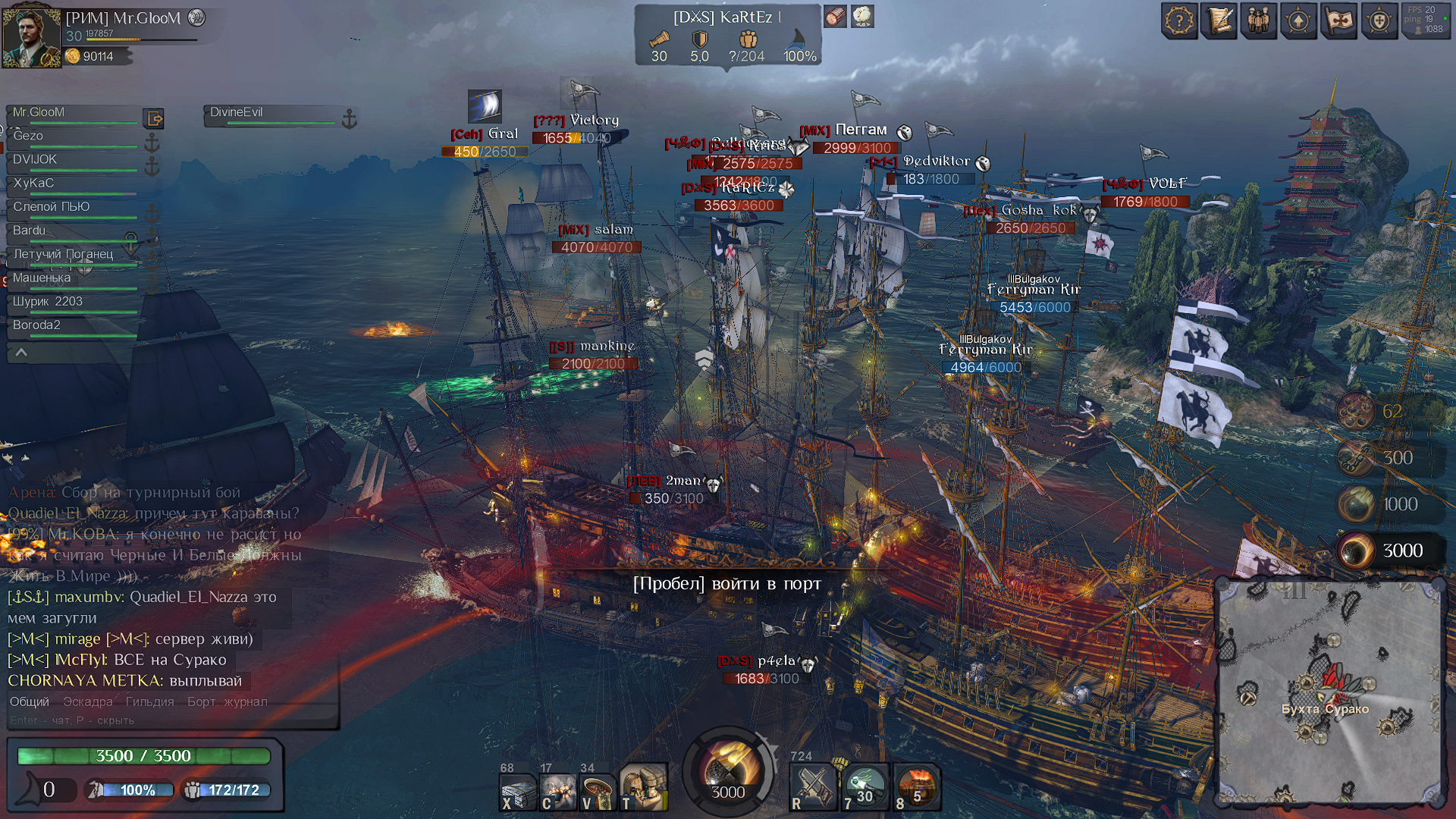Image resolution: width=1456 pixels, height=819 pixels.
Task: Activate the crossed saw repair ability
Action: [811, 789]
